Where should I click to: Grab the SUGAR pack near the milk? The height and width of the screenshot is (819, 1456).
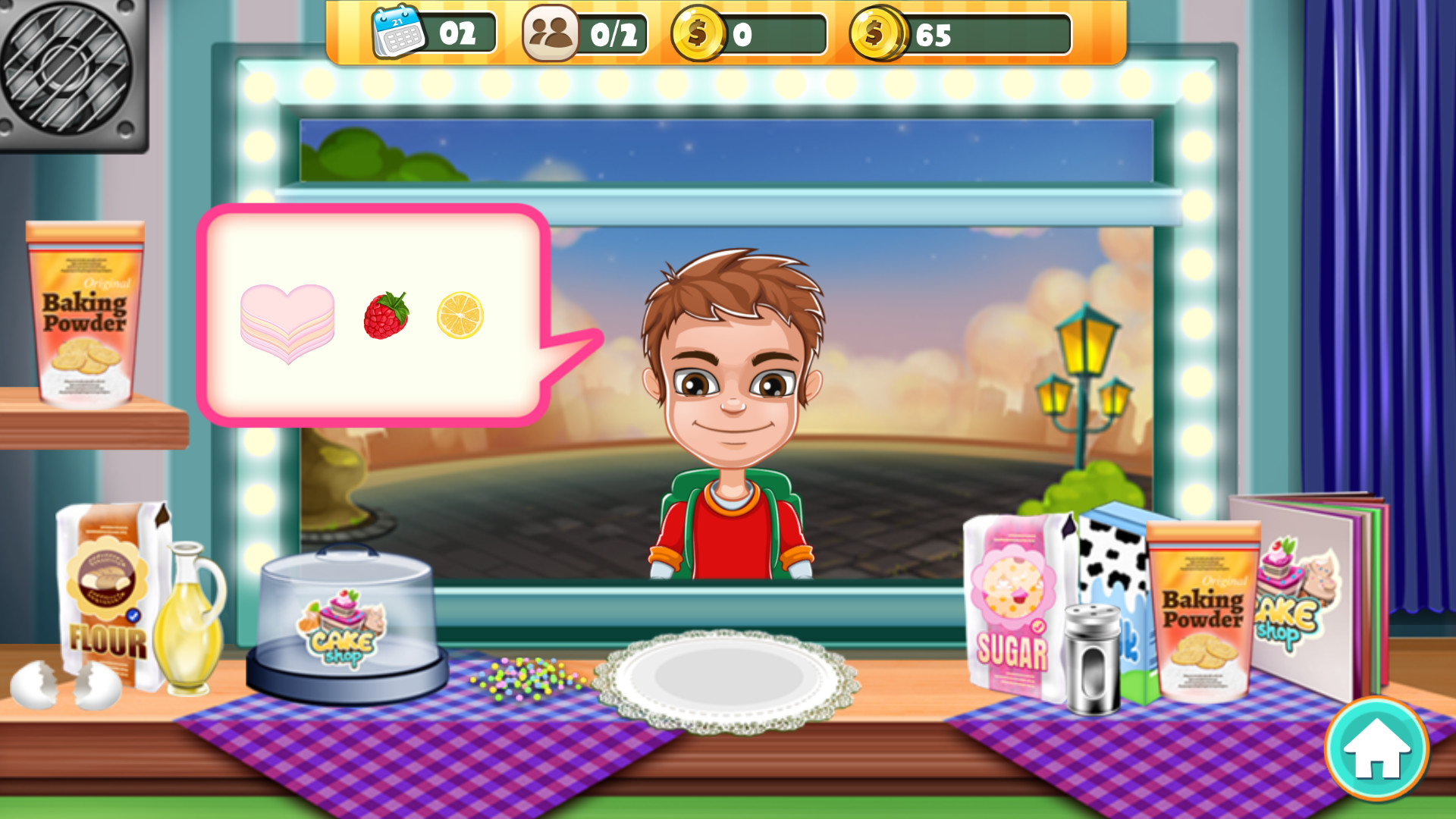1012,607
